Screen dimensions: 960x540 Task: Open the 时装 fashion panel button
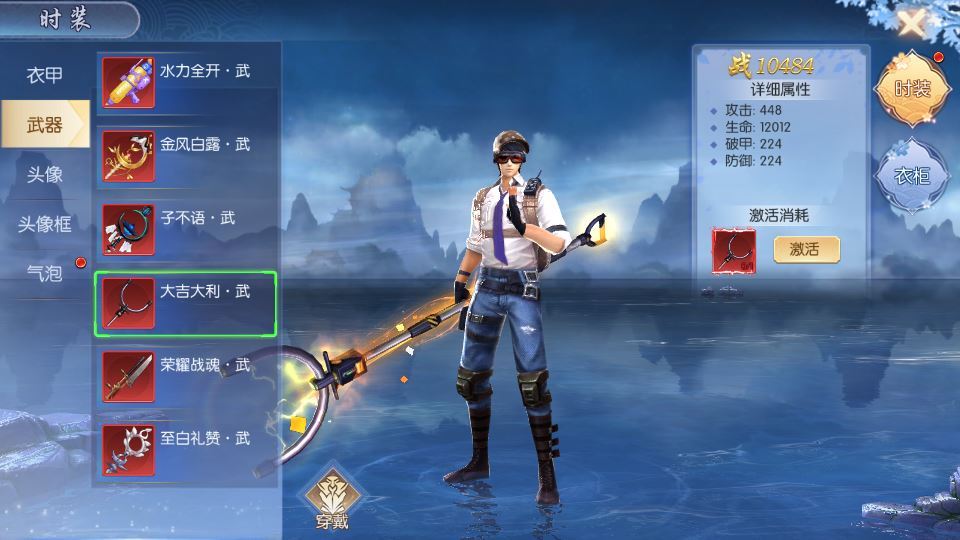(911, 88)
